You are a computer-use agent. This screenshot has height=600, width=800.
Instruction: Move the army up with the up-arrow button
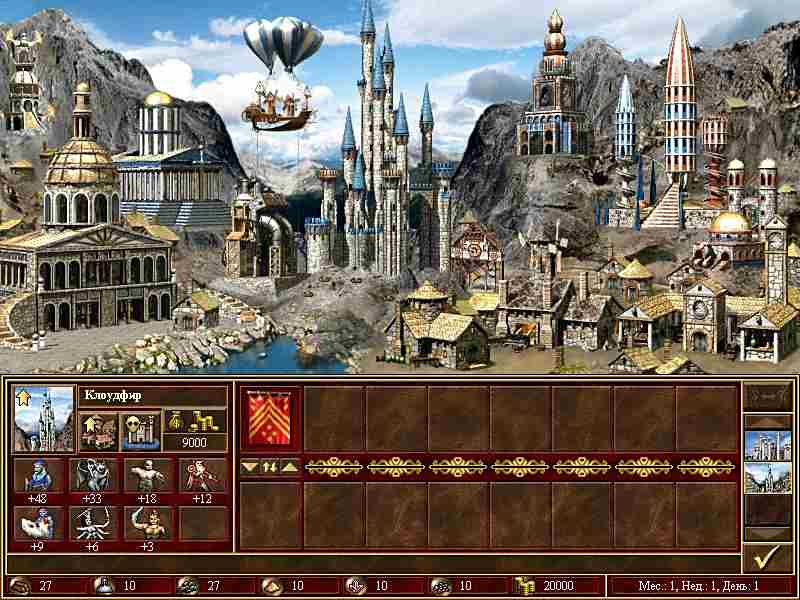pos(289,466)
